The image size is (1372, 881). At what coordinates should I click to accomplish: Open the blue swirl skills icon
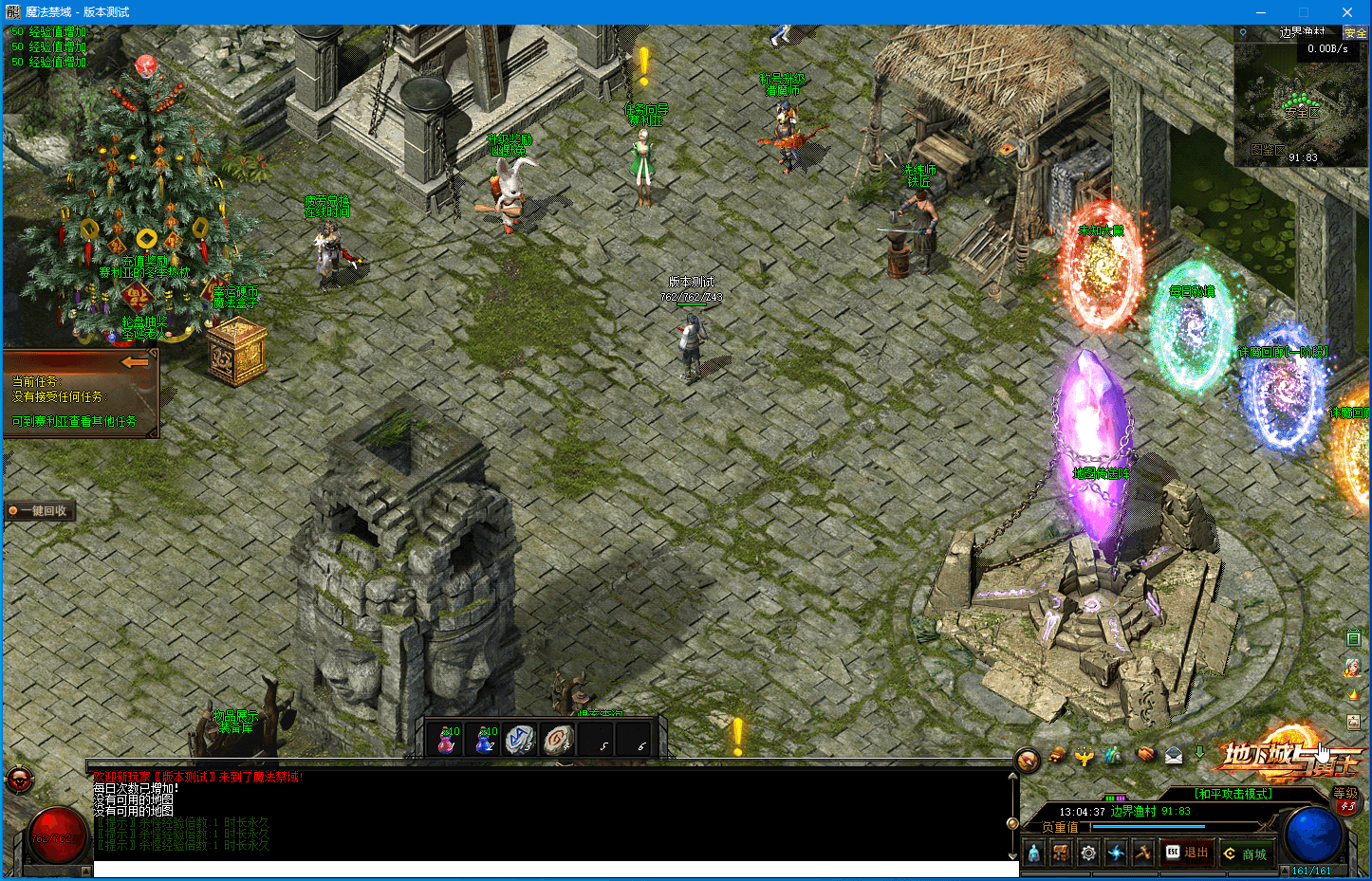click(x=1116, y=853)
